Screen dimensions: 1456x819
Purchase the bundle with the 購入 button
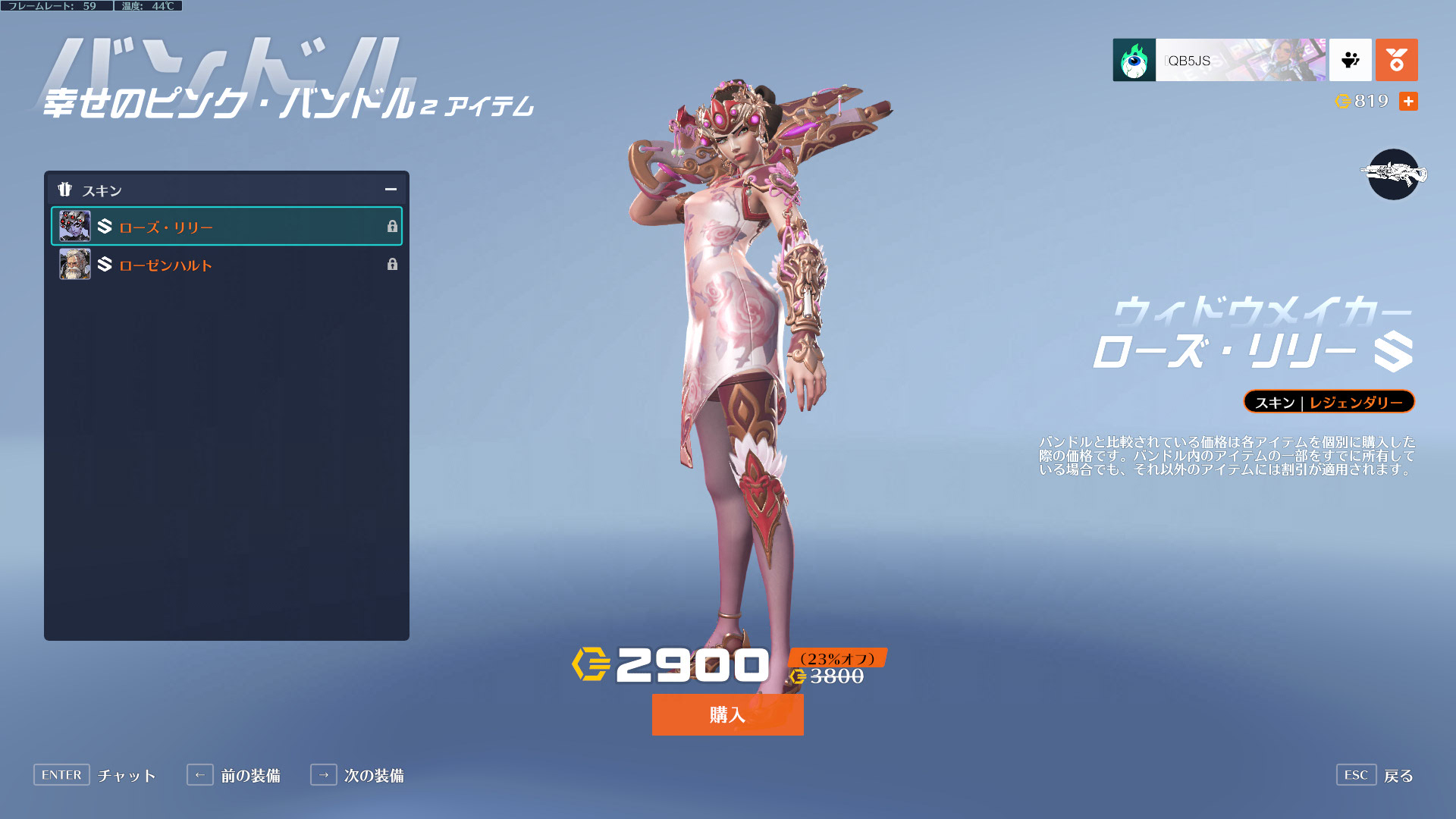coord(727,714)
